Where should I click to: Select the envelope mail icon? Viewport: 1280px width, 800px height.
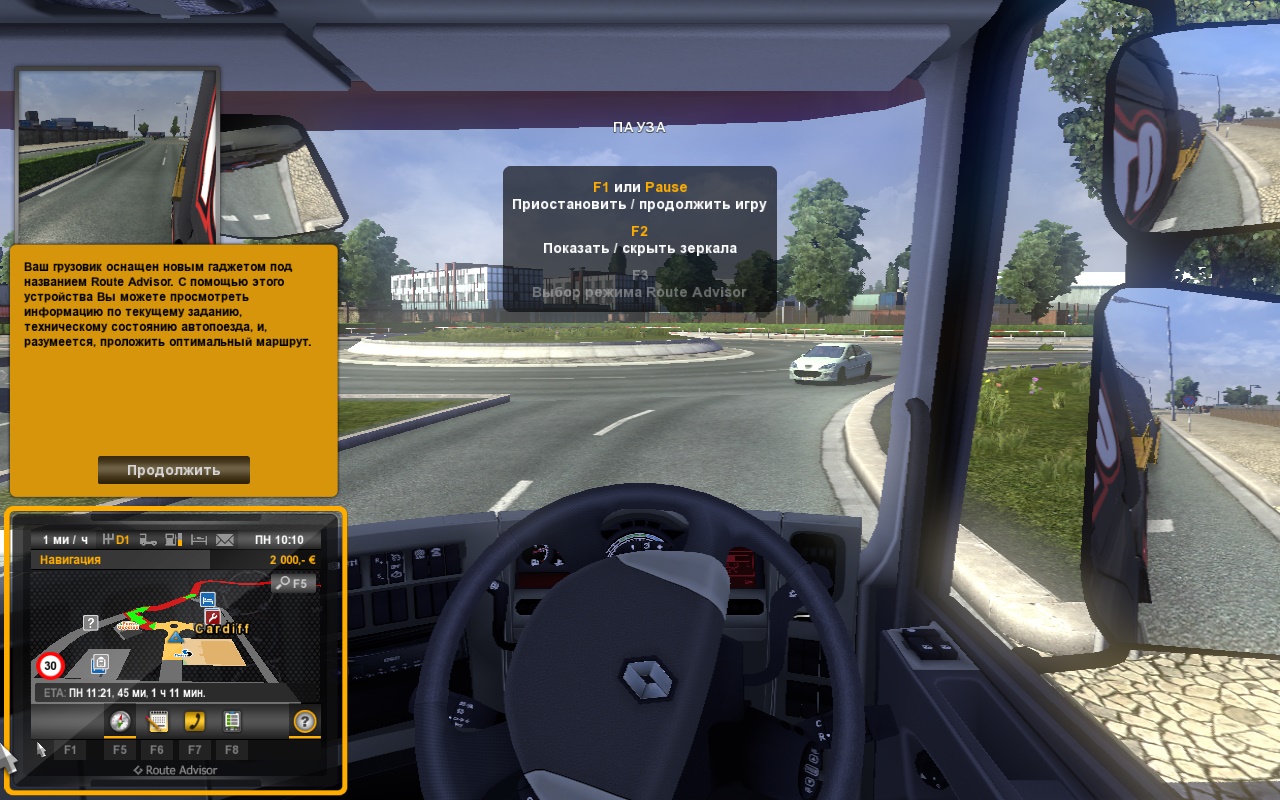click(224, 540)
